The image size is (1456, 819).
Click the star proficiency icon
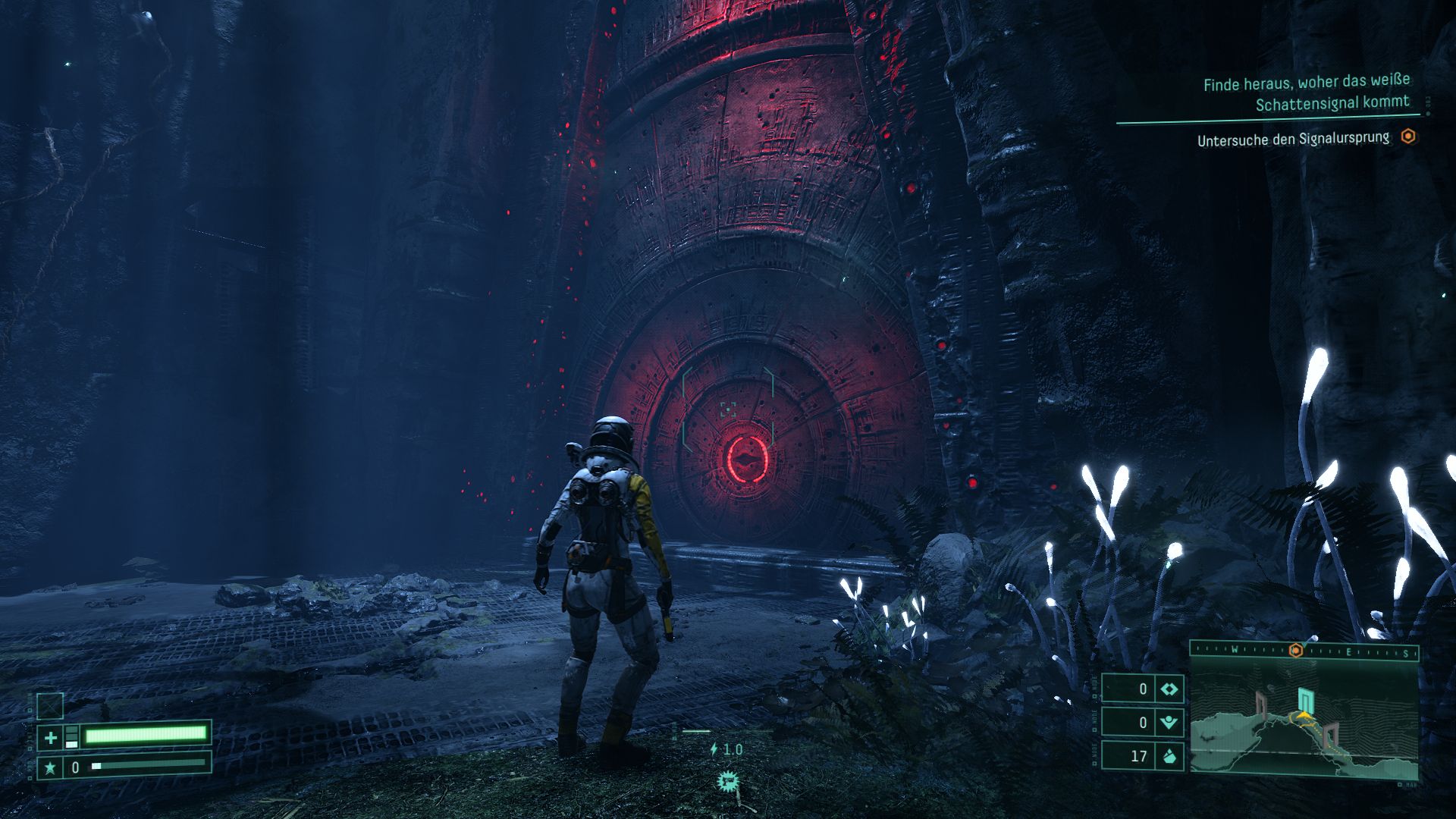50,767
